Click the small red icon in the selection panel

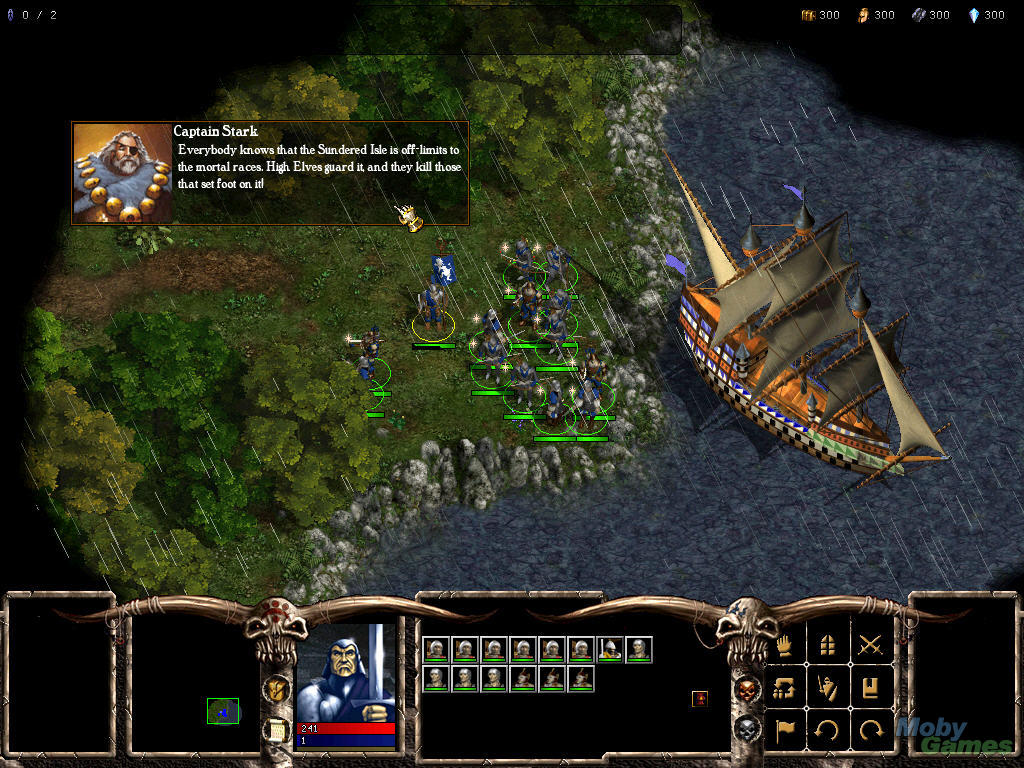click(700, 699)
